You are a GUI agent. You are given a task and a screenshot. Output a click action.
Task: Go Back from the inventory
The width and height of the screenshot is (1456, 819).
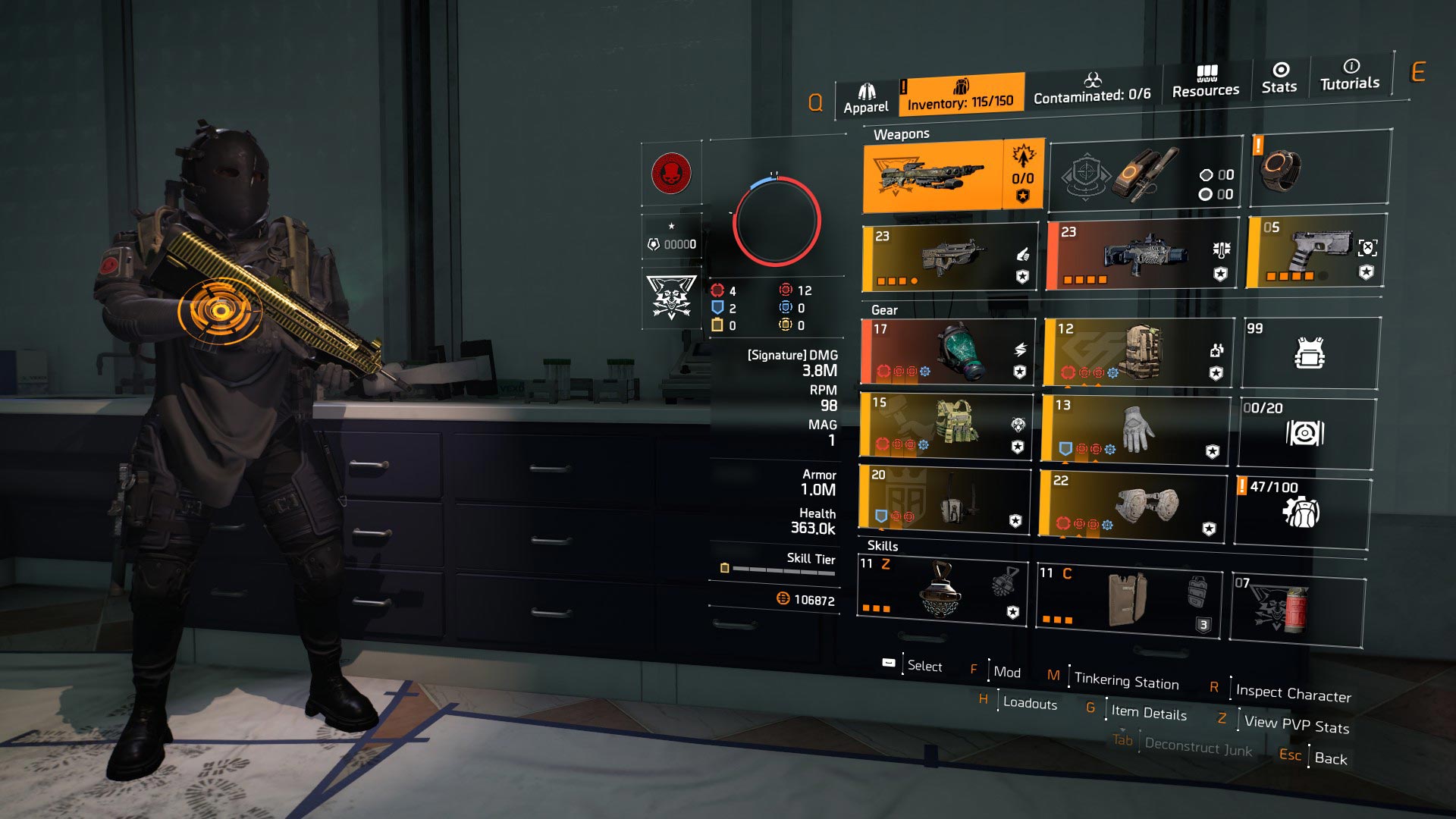click(1330, 758)
